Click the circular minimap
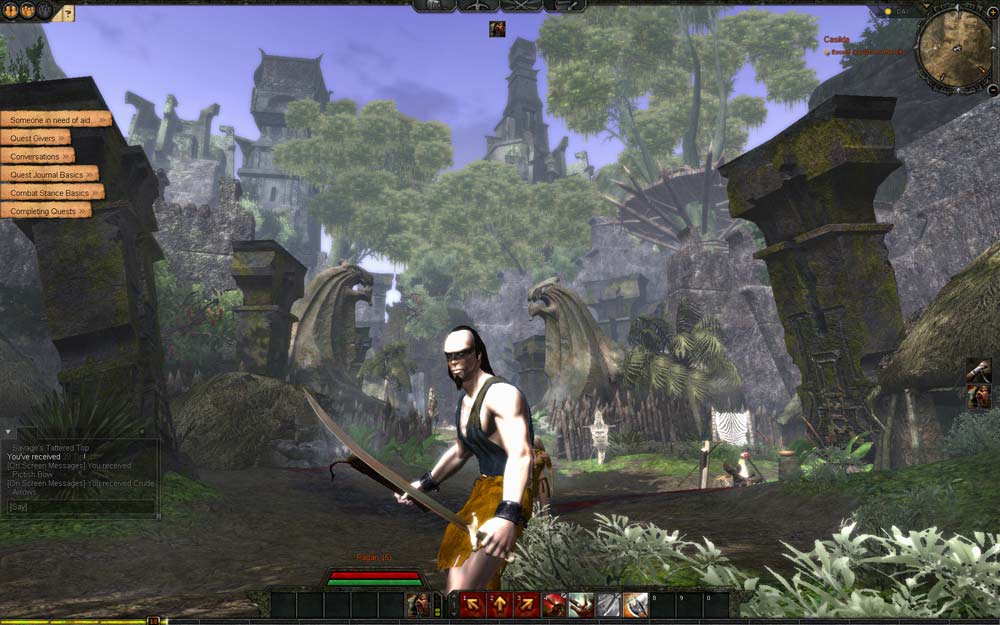Image resolution: width=1000 pixels, height=625 pixels. 953,46
